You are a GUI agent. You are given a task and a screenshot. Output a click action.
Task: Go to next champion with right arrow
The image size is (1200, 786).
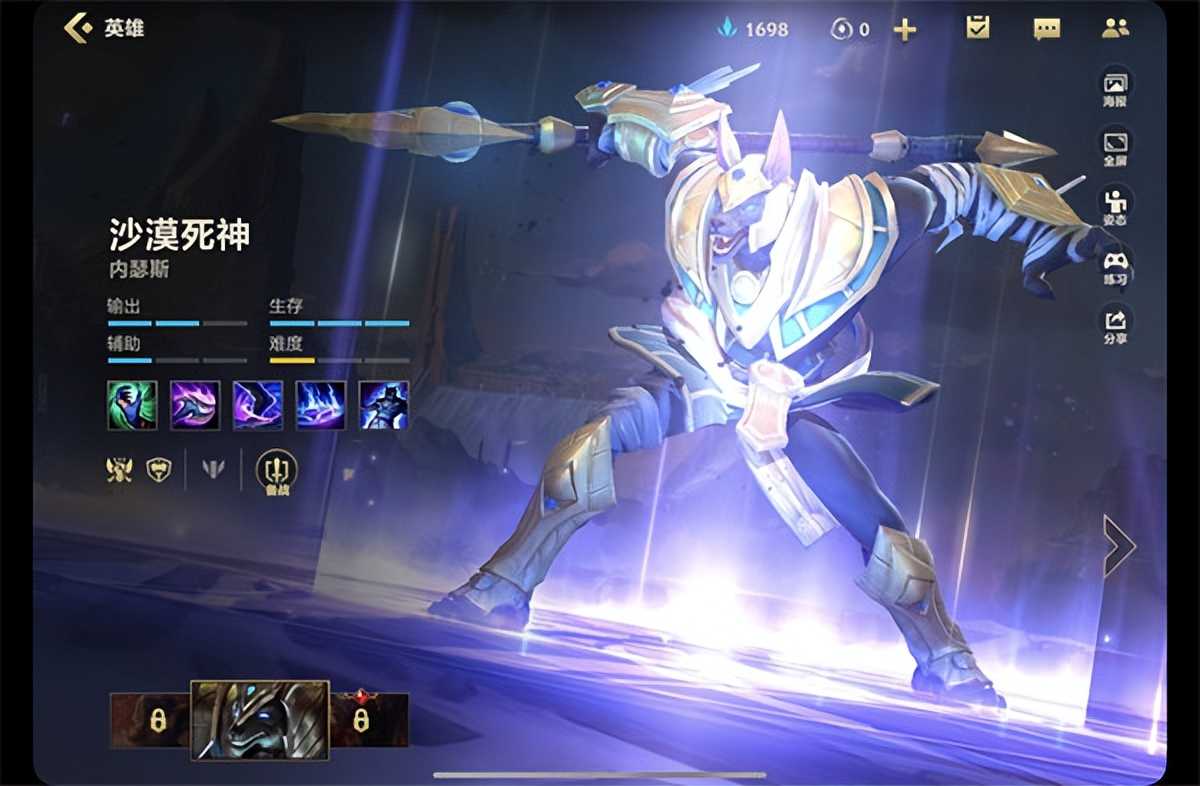[1118, 546]
